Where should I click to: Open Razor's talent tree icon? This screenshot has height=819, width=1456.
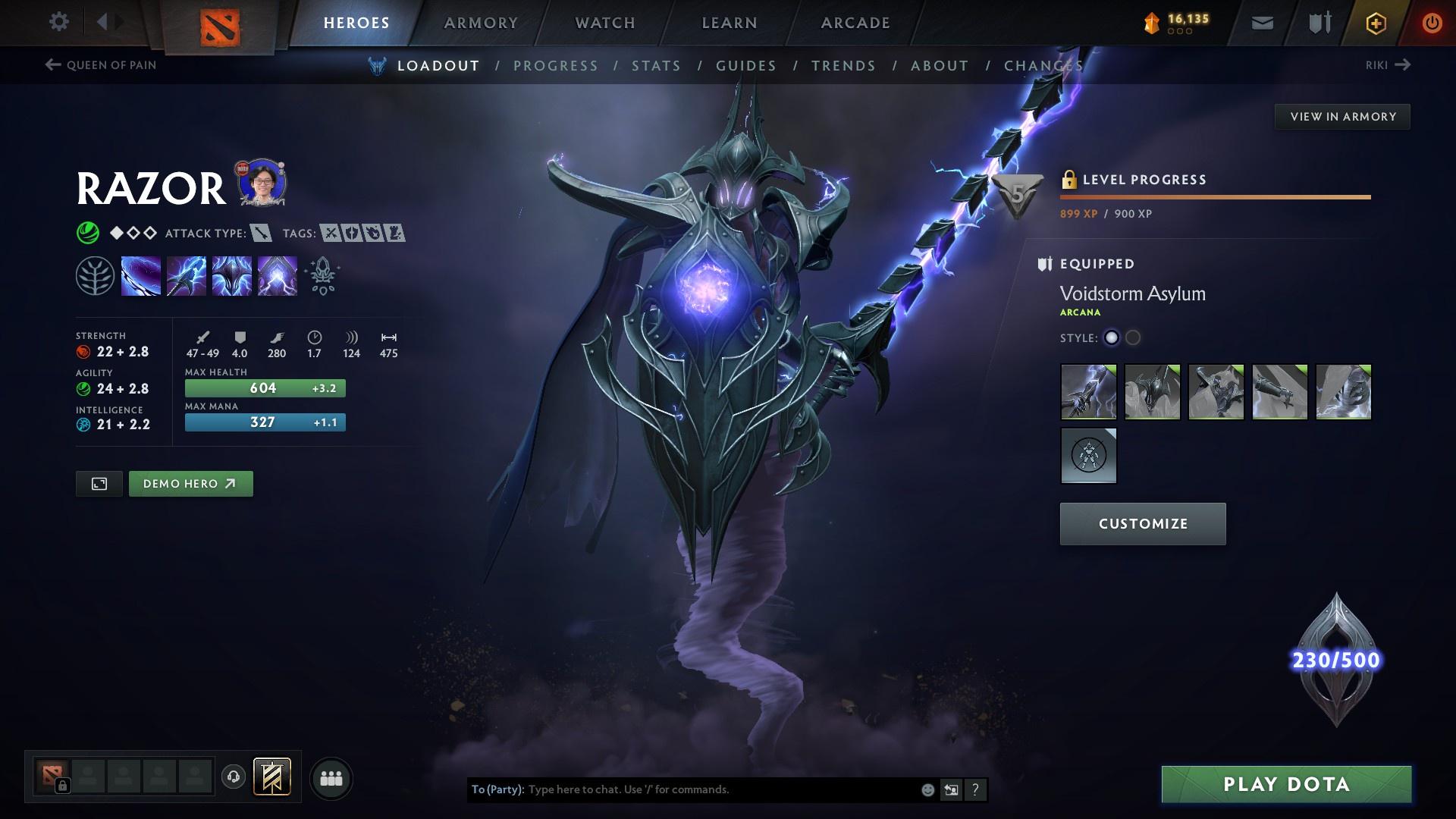tap(95, 275)
